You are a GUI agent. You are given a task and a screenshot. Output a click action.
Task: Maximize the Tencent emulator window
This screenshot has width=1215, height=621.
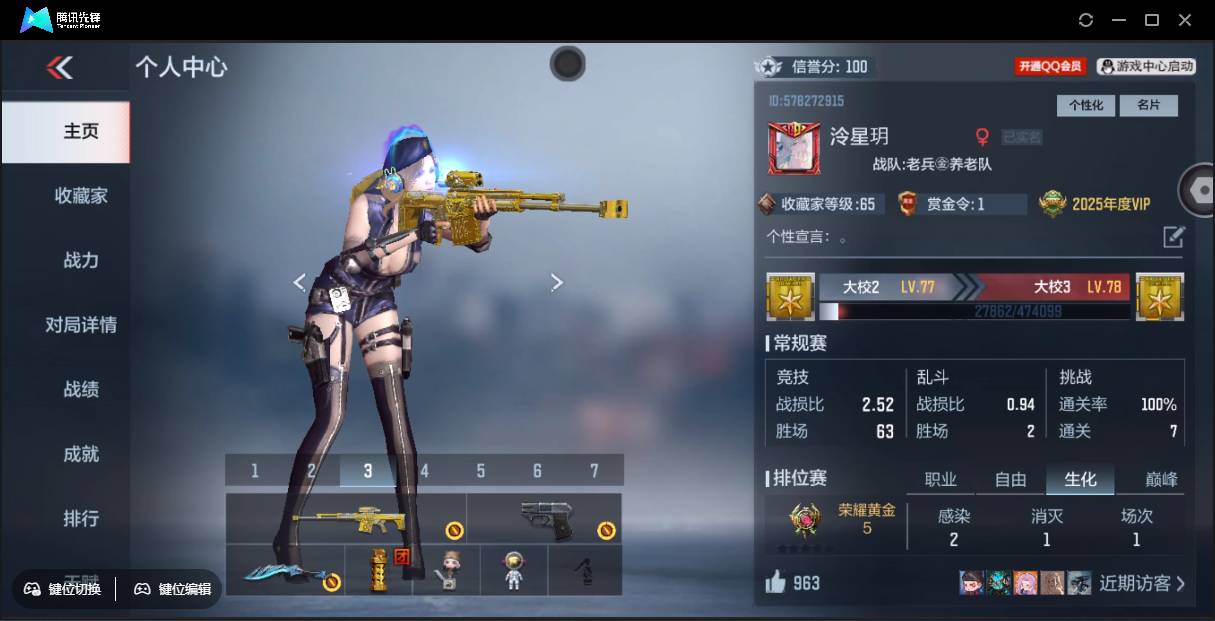(1152, 20)
